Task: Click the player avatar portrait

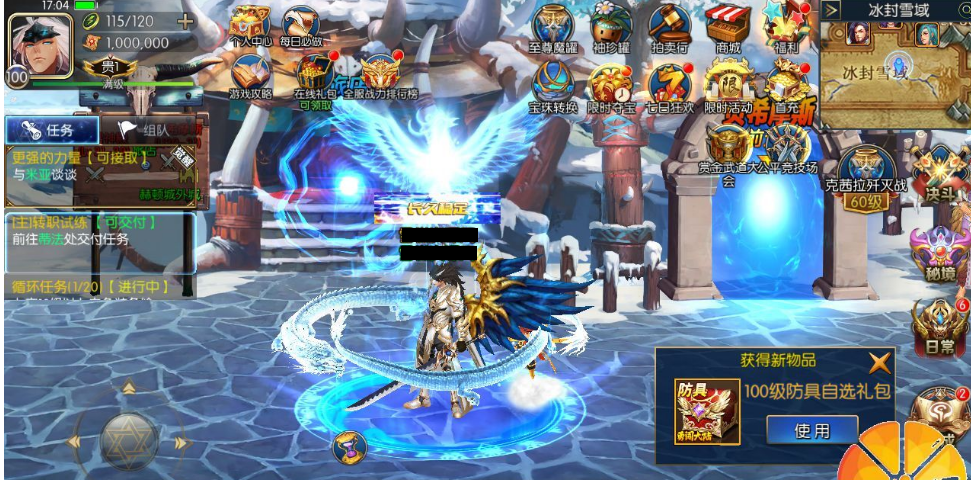Action: pos(40,43)
